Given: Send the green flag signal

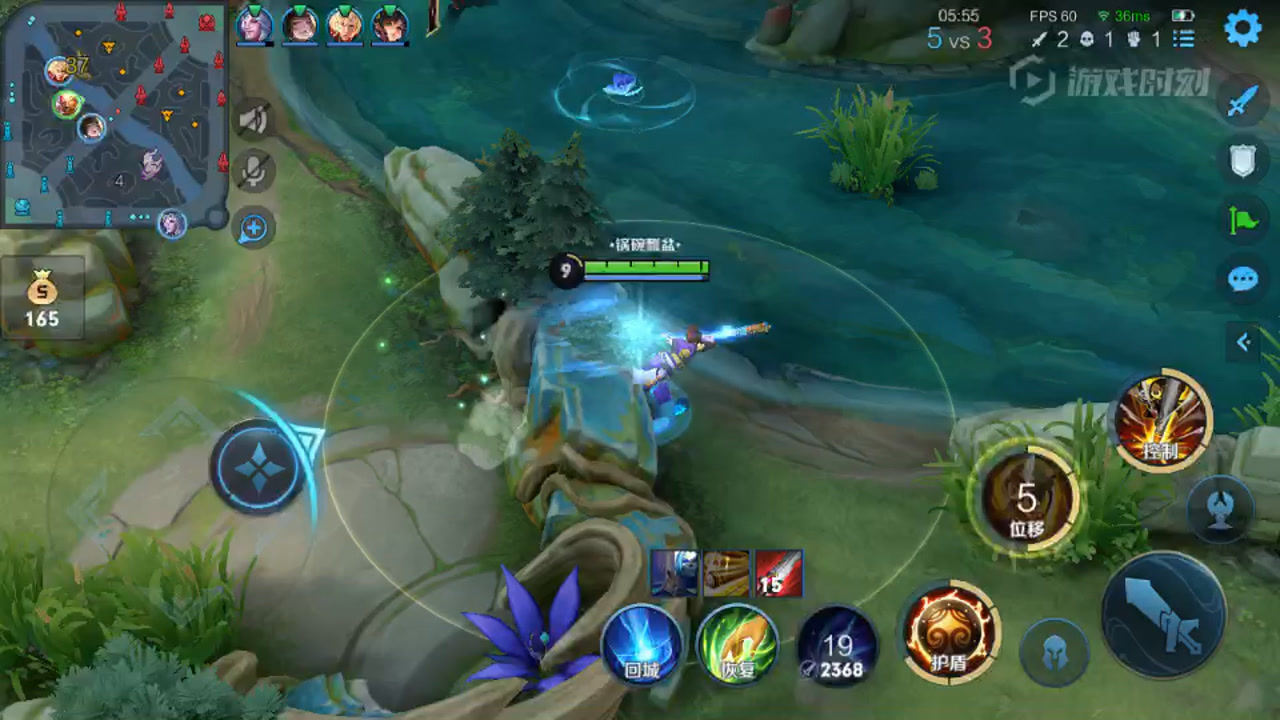Looking at the screenshot, I should tap(1242, 219).
